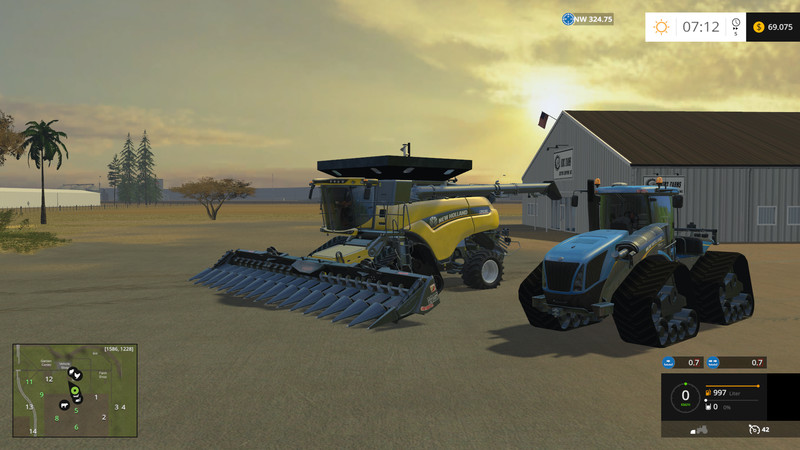800x450 pixels.
Task: Open the sun weather forecast icon
Action: [661, 27]
